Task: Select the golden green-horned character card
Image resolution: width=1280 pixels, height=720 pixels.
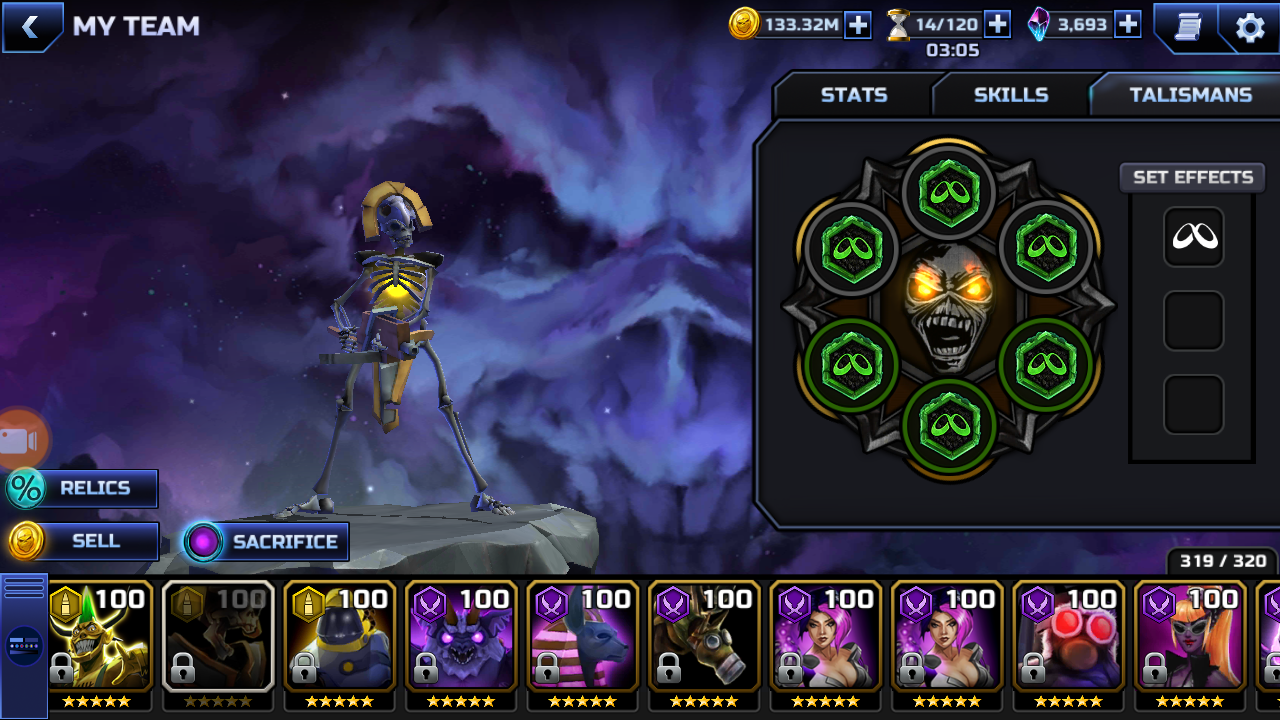Action: 100,636
